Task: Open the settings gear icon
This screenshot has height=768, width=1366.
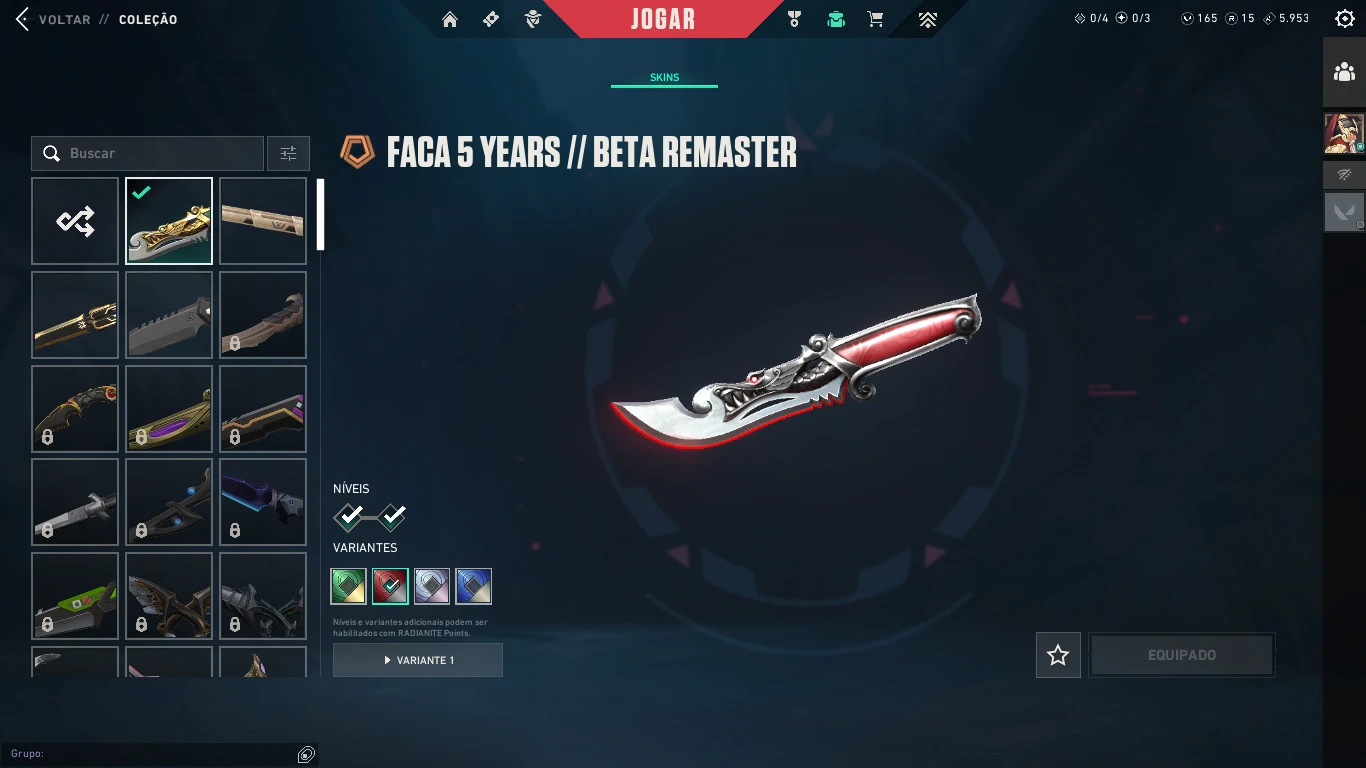Action: tap(1345, 19)
